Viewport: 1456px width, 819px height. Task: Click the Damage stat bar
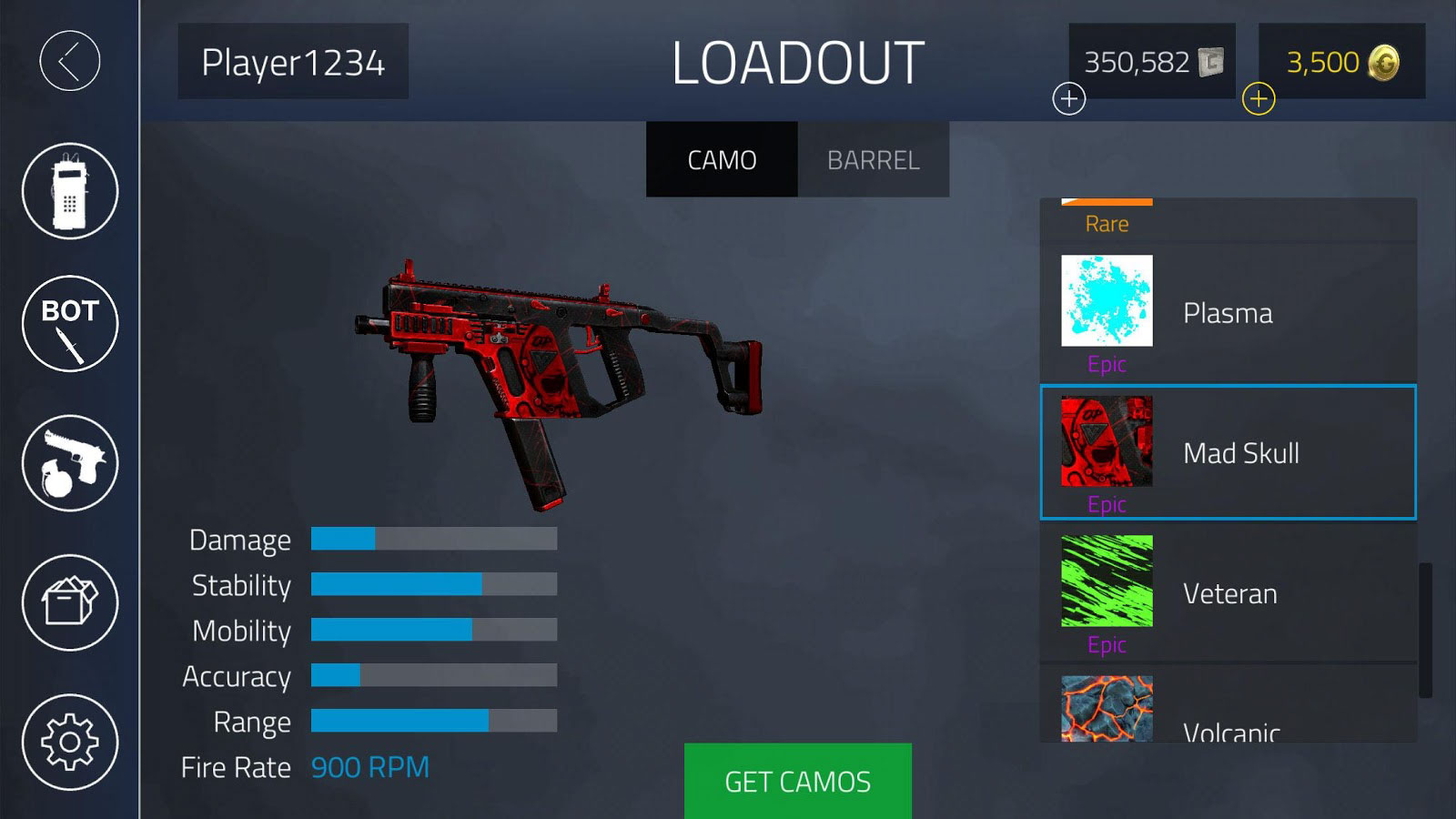click(x=432, y=540)
